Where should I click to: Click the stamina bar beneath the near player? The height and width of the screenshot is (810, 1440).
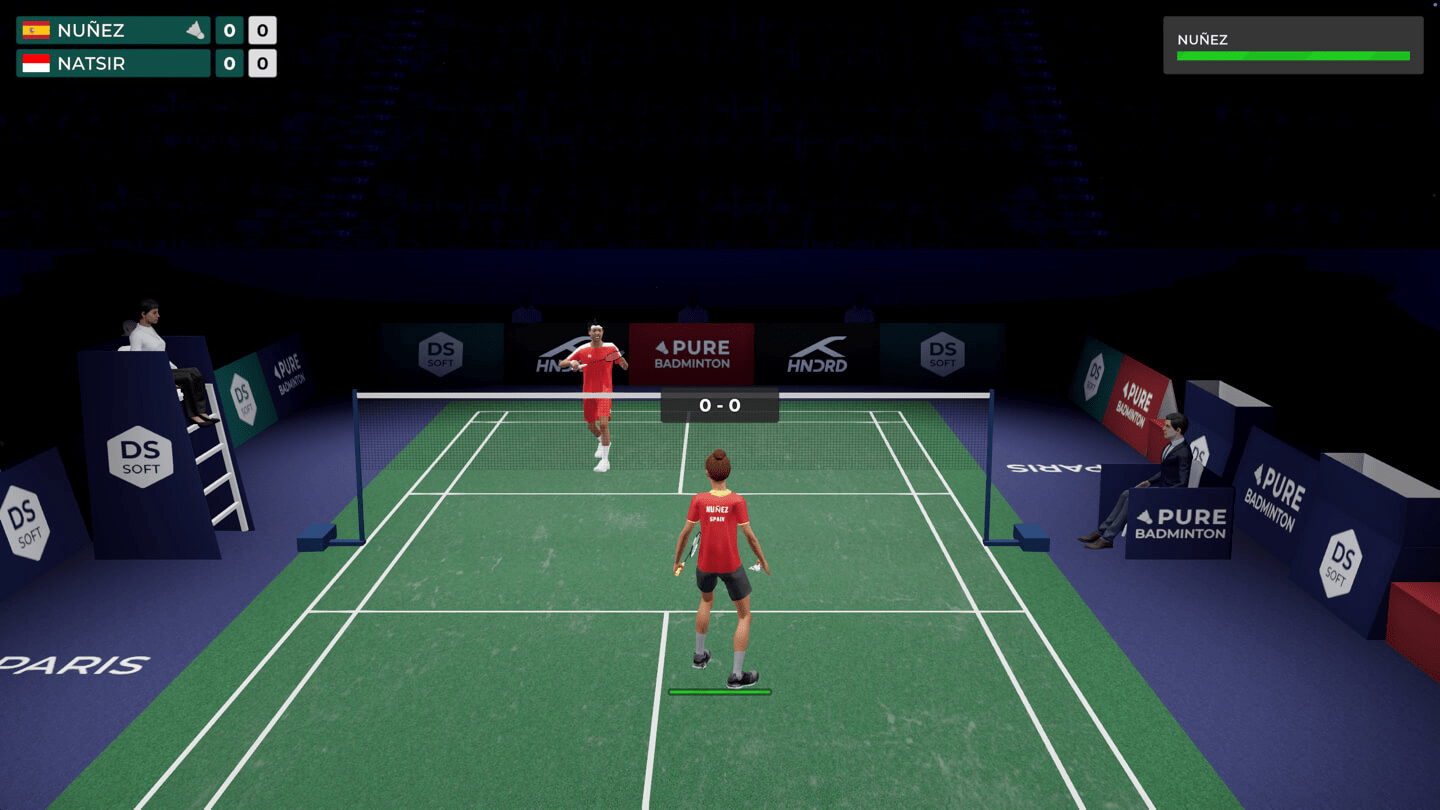coord(719,689)
